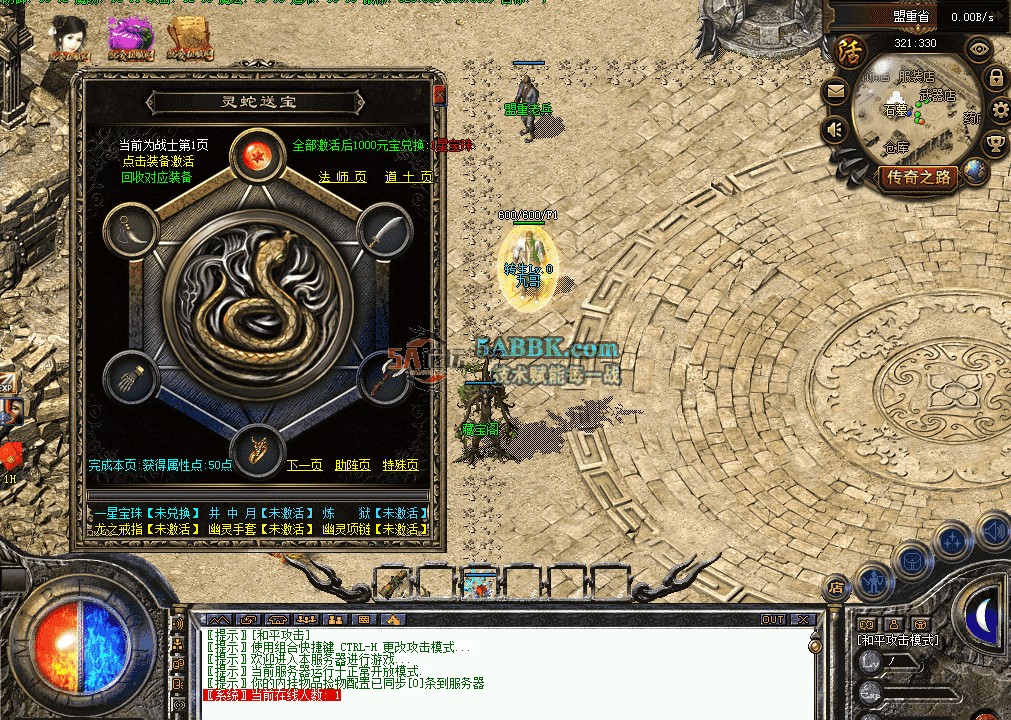Open the 传奇之路 button

point(919,178)
